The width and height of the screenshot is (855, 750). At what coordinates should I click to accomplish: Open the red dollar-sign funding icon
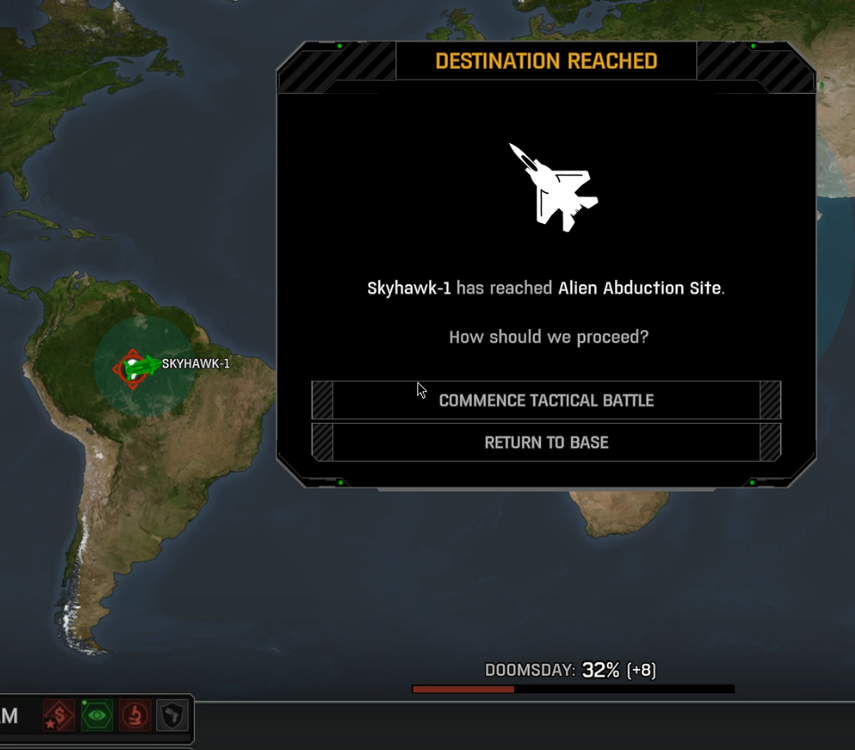[x=59, y=716]
